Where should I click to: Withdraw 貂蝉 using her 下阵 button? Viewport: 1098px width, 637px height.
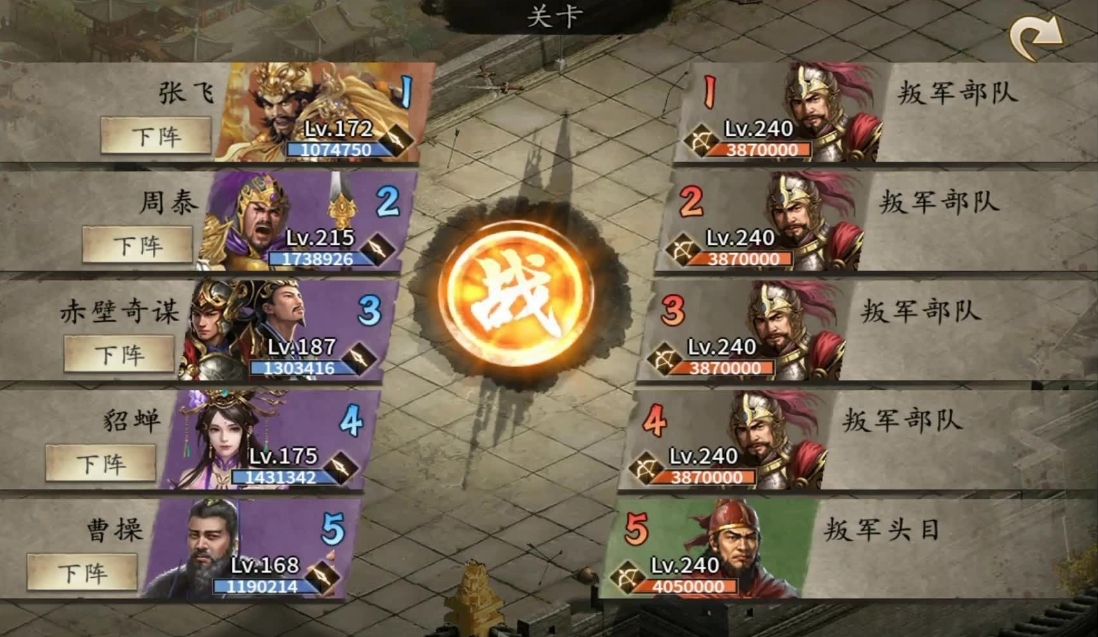[101, 462]
